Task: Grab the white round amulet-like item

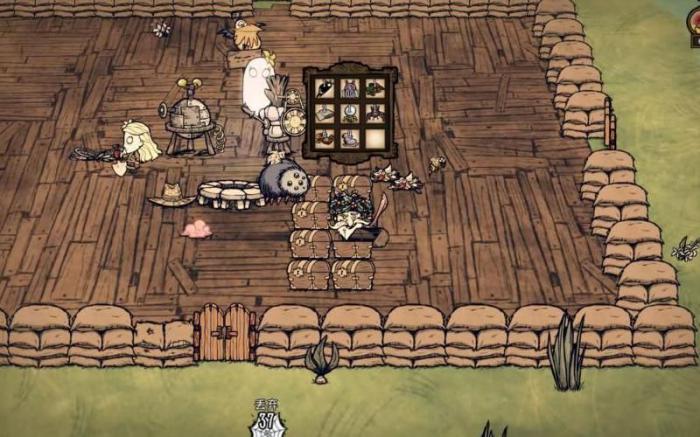Action: click(x=350, y=113)
